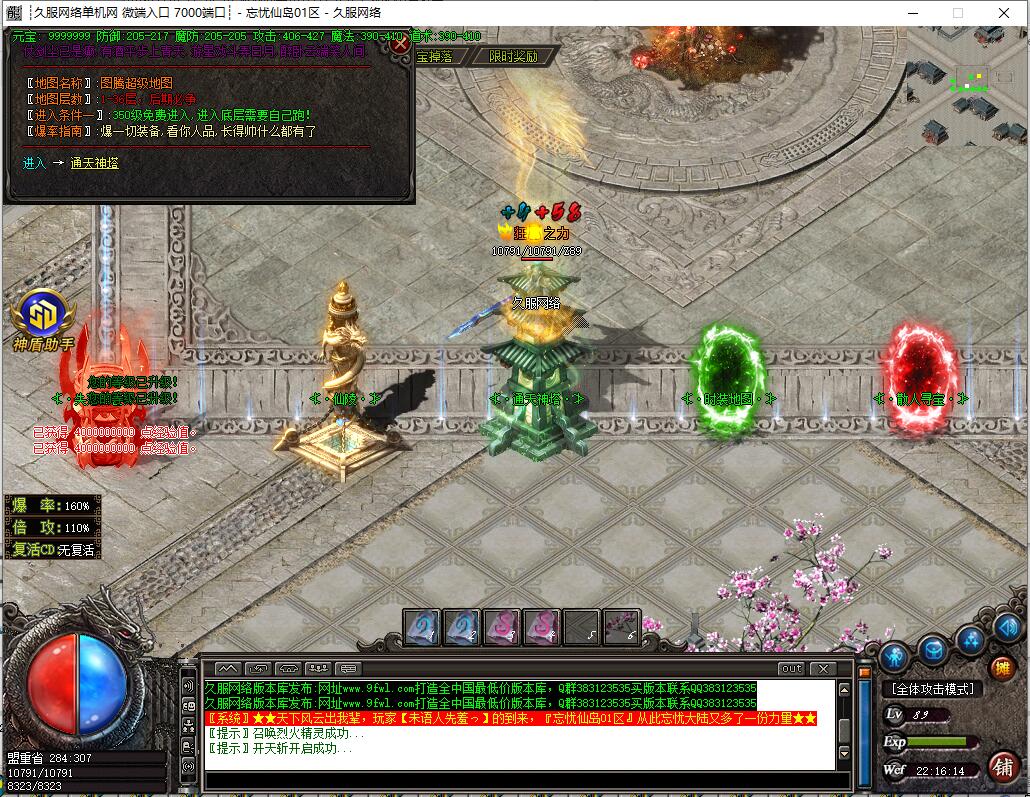Click the chat message input bar
Image resolution: width=1030 pixels, height=797 pixels.
click(518, 781)
